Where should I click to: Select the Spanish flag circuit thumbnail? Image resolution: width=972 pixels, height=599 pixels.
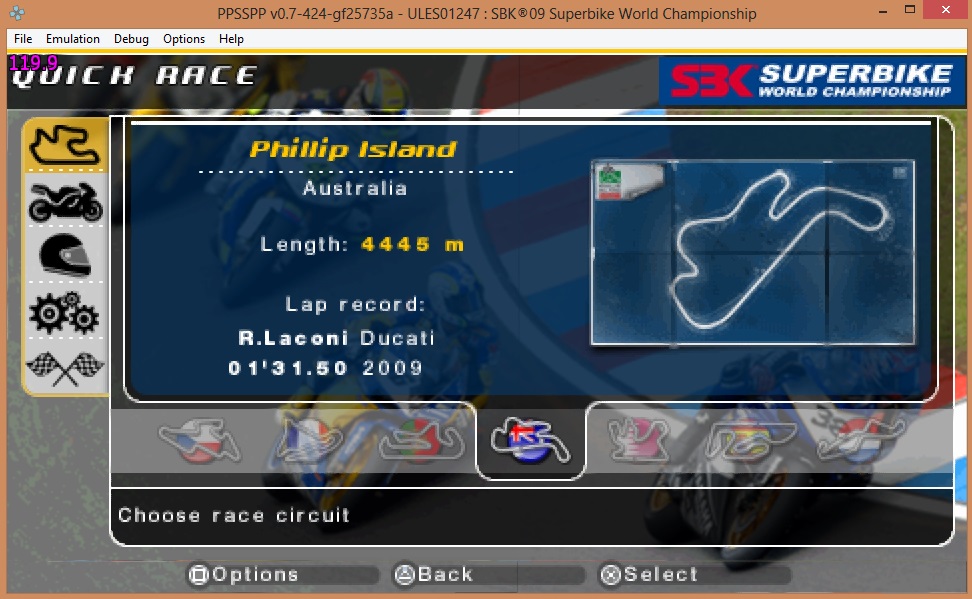click(748, 440)
